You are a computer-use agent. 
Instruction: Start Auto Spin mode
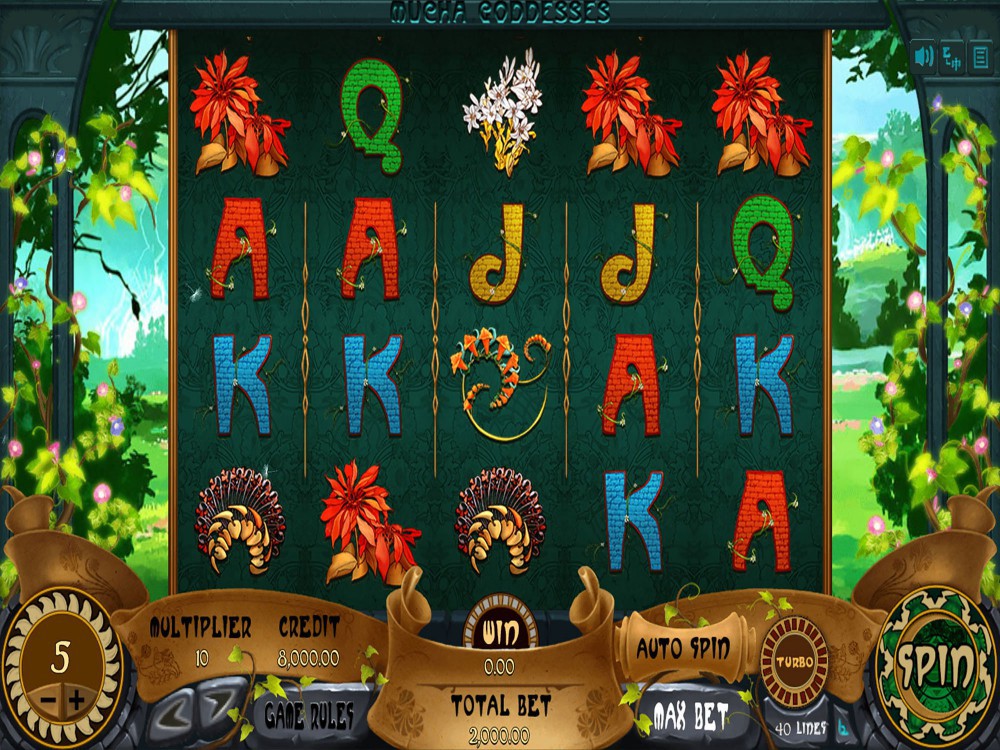683,648
